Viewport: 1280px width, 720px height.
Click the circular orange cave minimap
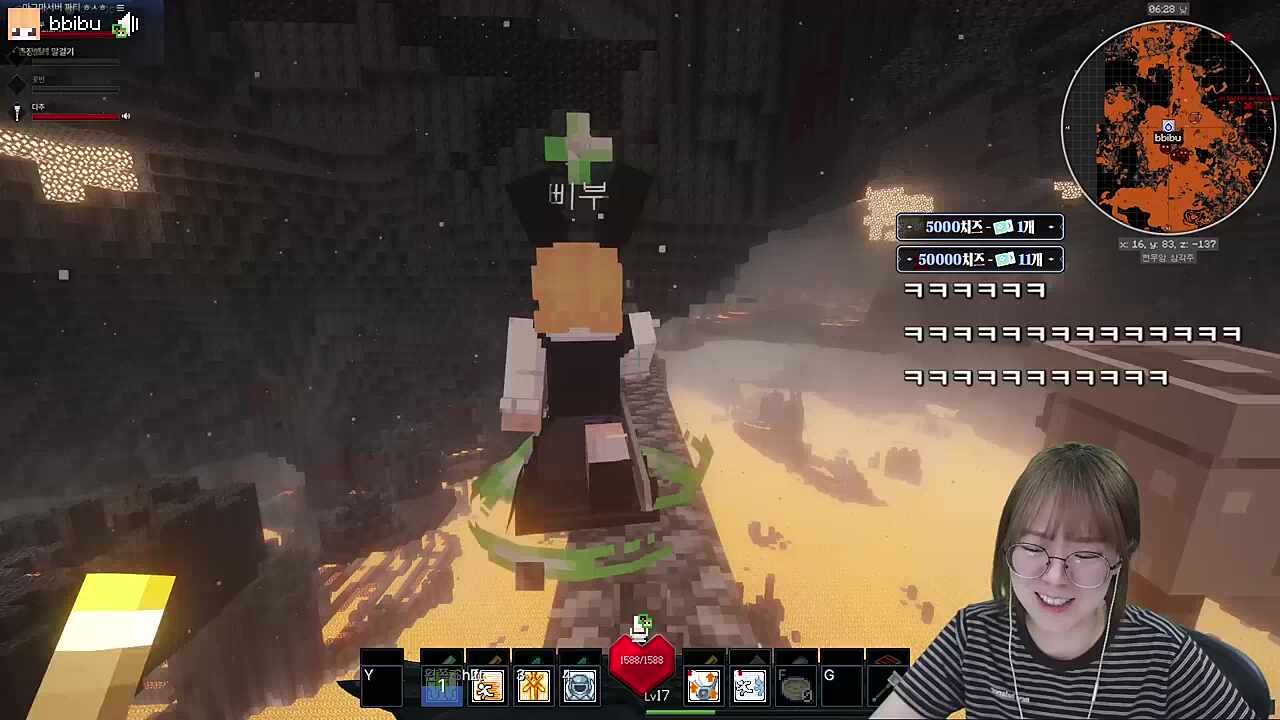[x=1167, y=127]
